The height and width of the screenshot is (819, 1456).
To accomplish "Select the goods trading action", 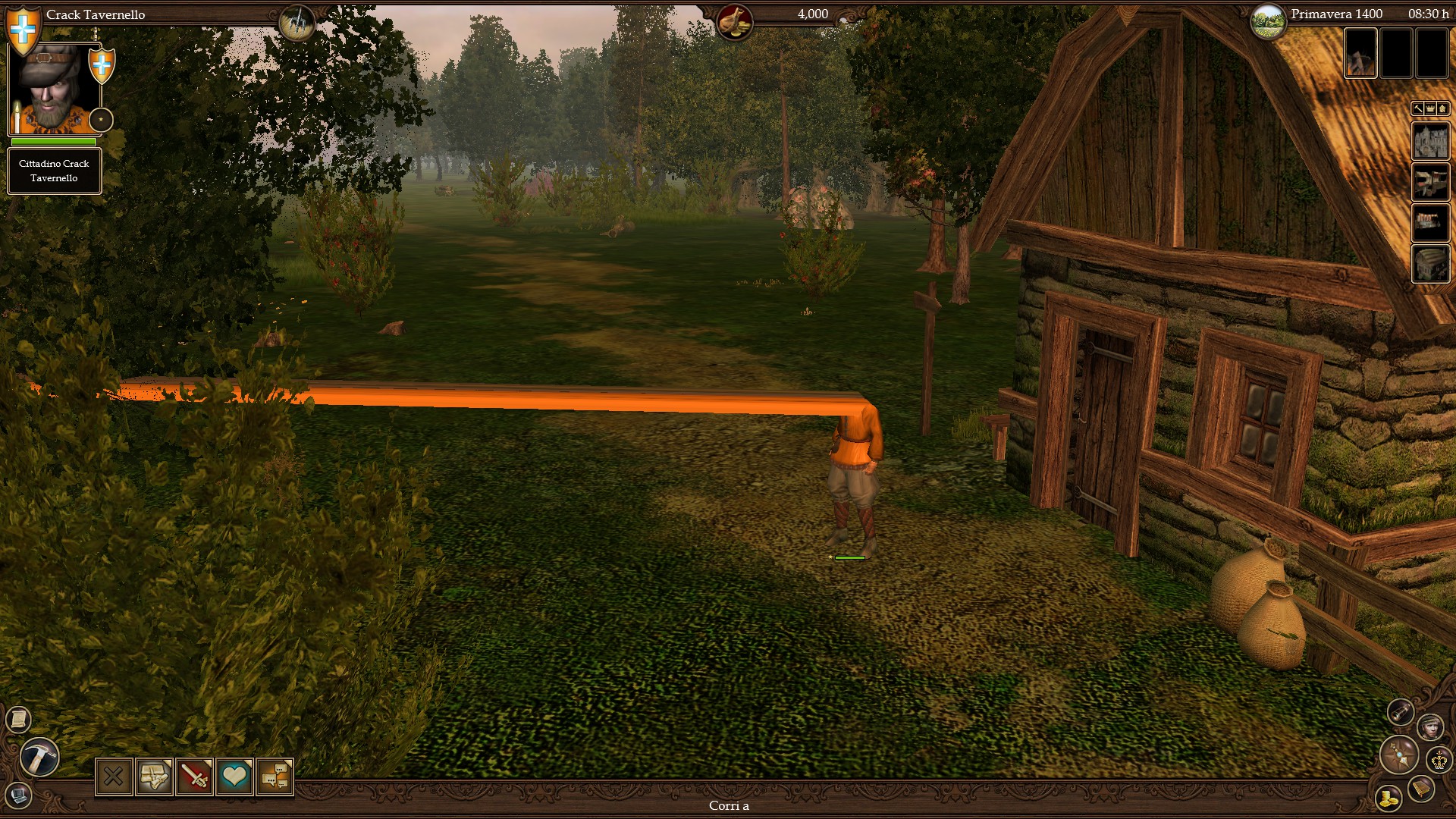I will (x=154, y=777).
